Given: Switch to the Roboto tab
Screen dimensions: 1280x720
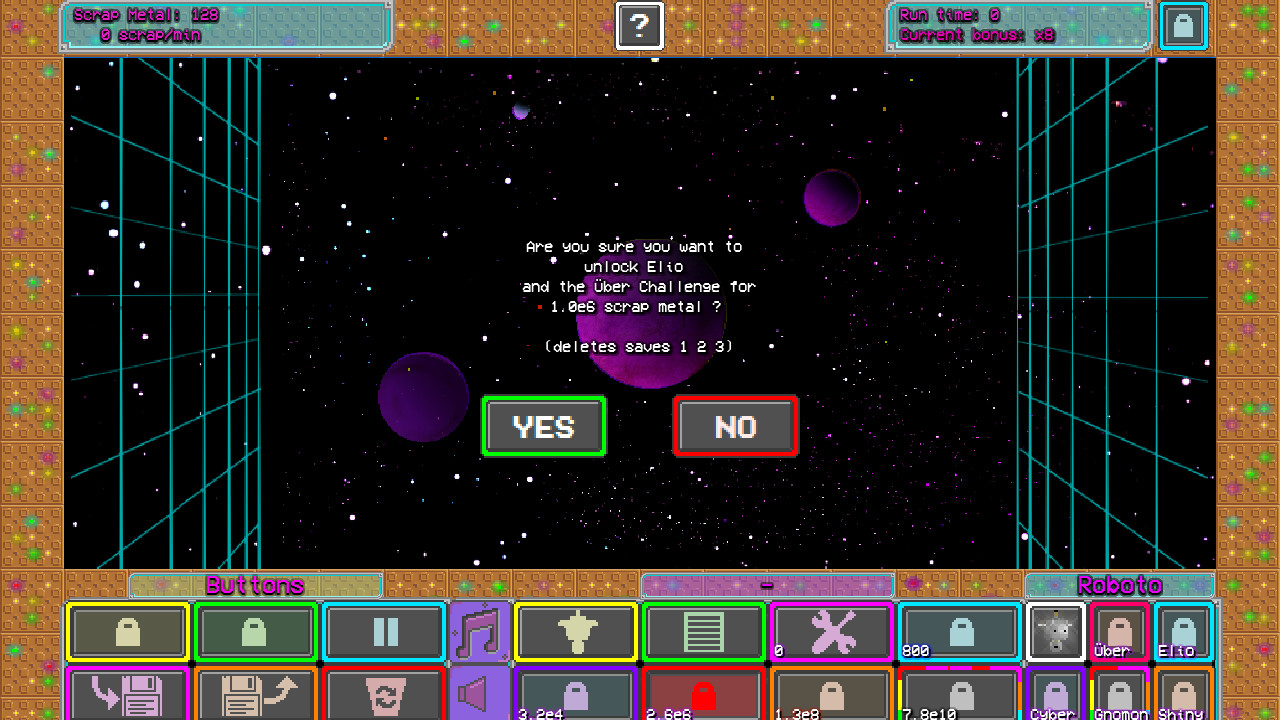Looking at the screenshot, I should (1120, 585).
